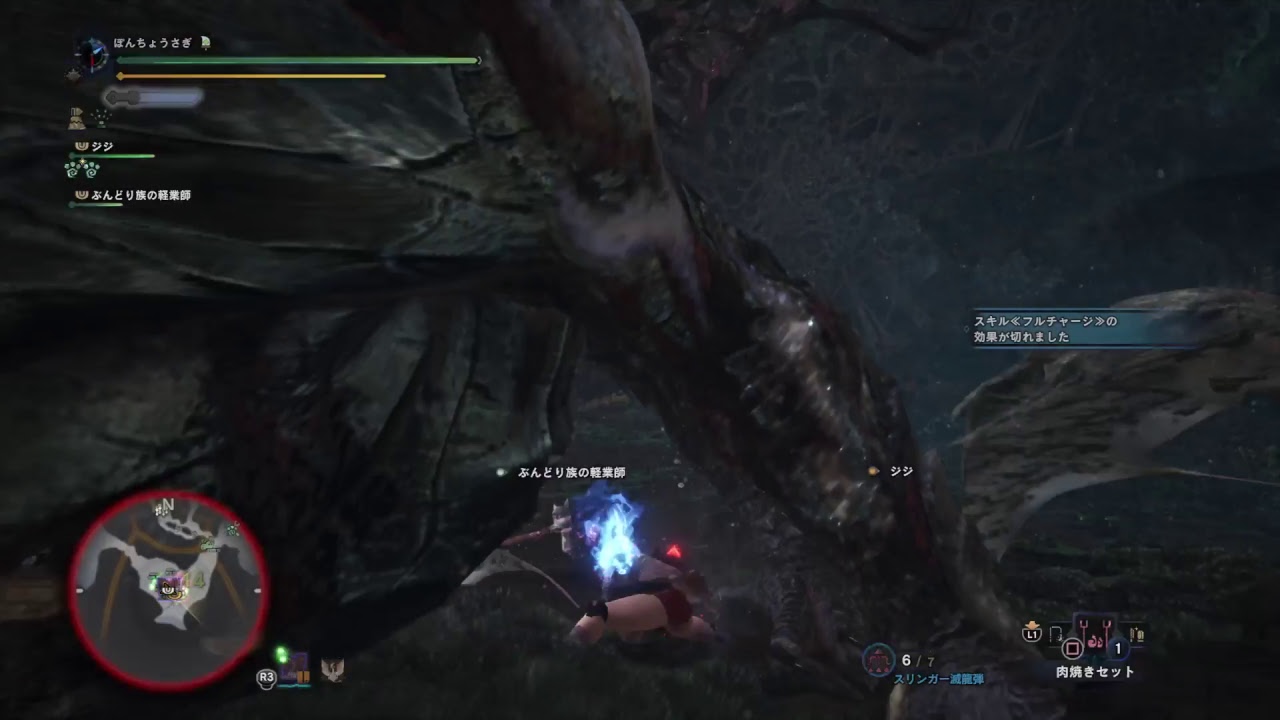
Task: Click the weapon sharpness gauge icon
Action: [113, 98]
